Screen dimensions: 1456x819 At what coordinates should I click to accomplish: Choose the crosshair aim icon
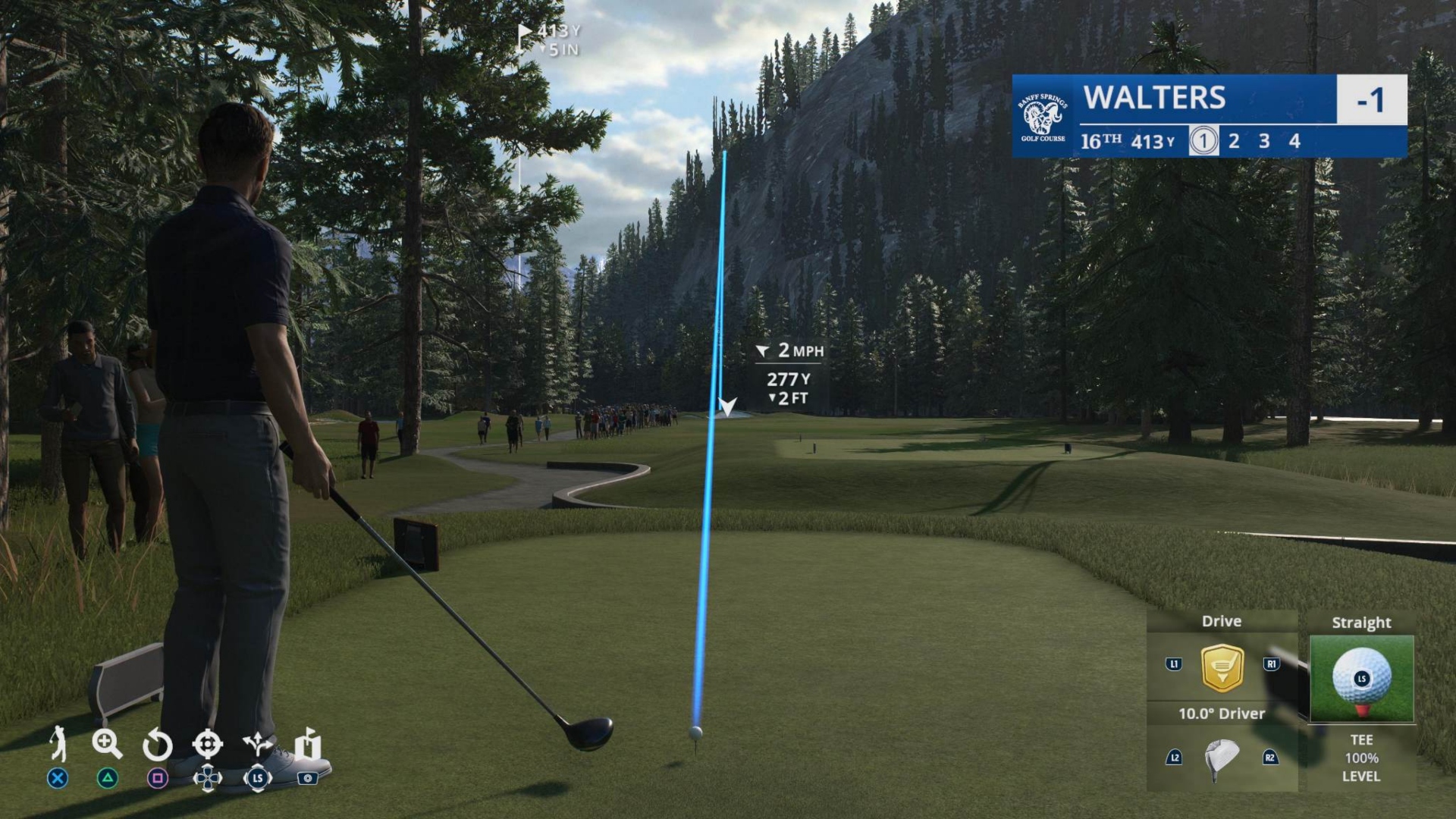(207, 744)
